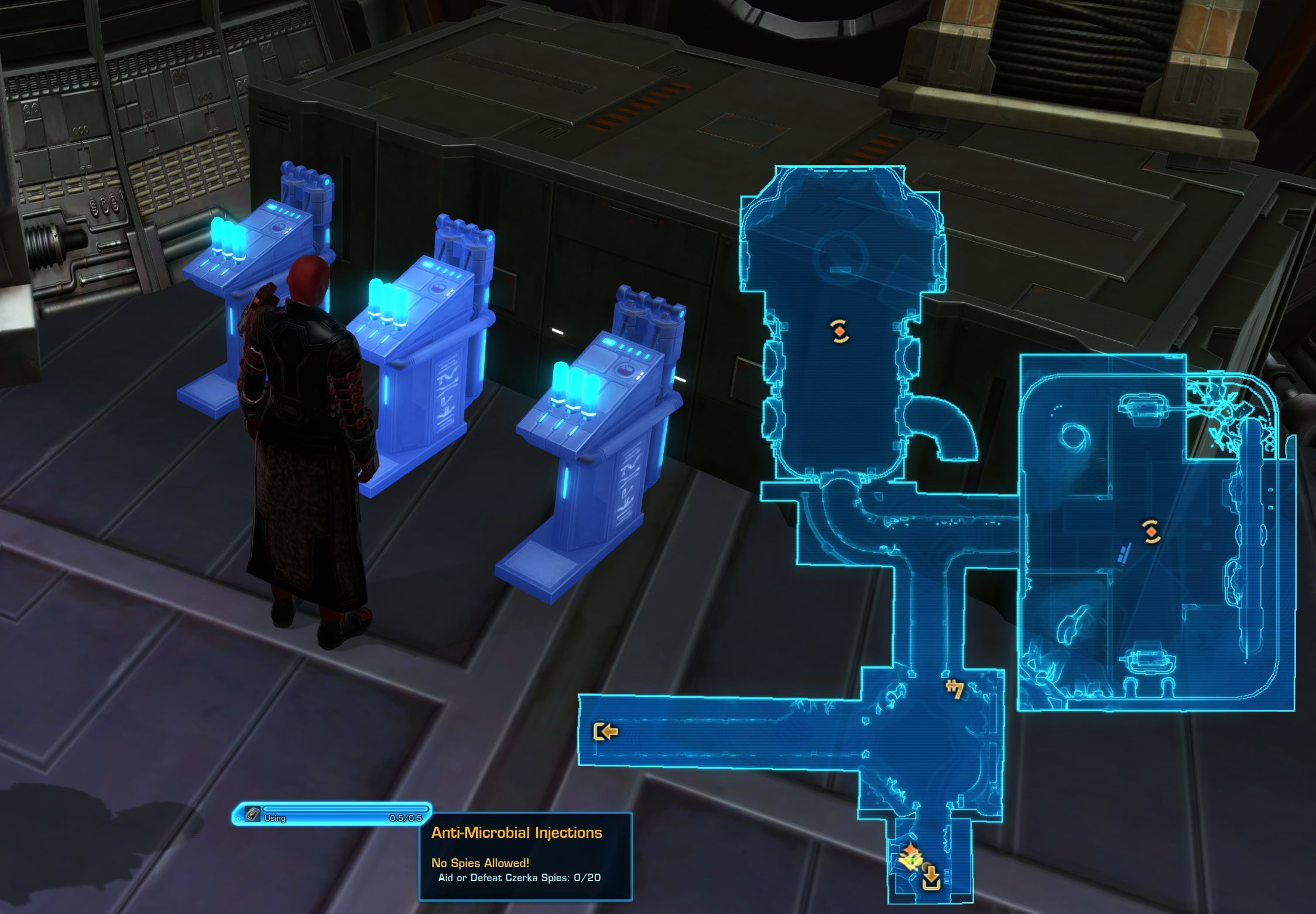
Task: Select the orange objective marker in the east room
Action: [1151, 532]
